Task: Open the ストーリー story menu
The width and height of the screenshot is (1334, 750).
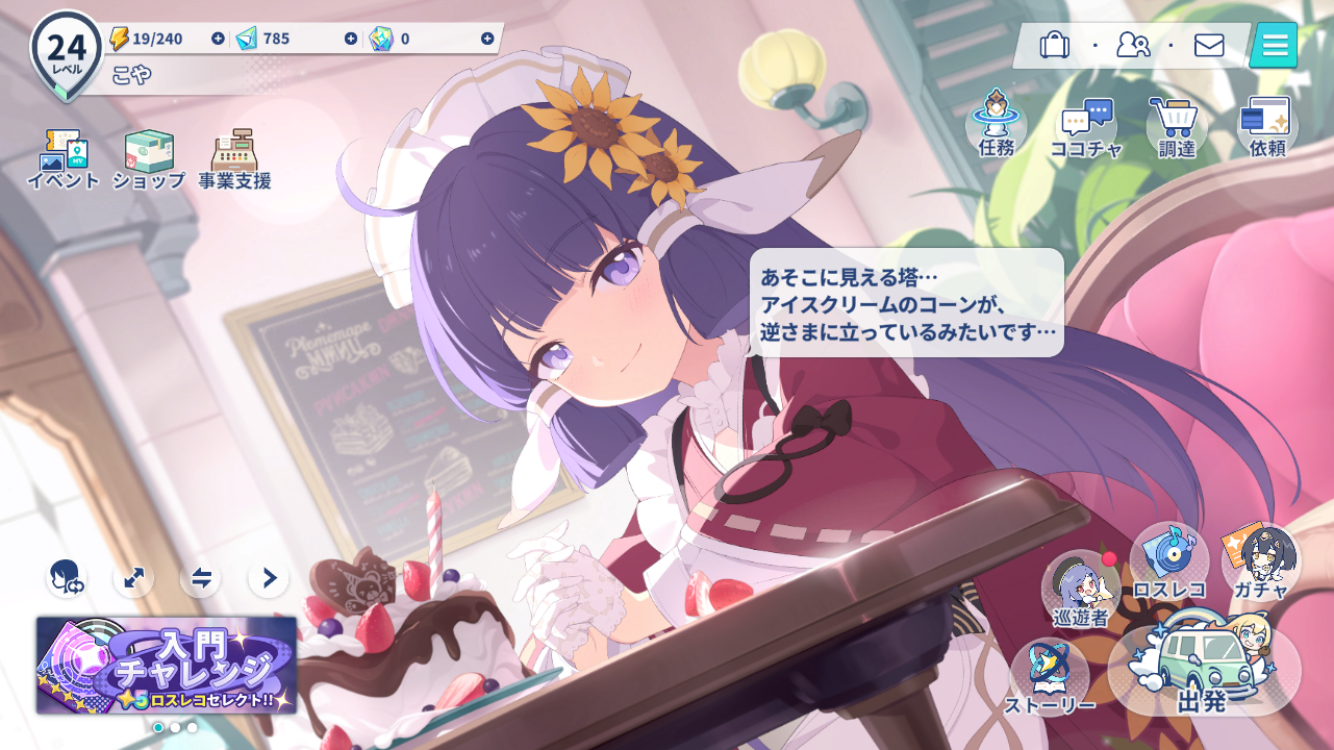Action: click(1049, 676)
